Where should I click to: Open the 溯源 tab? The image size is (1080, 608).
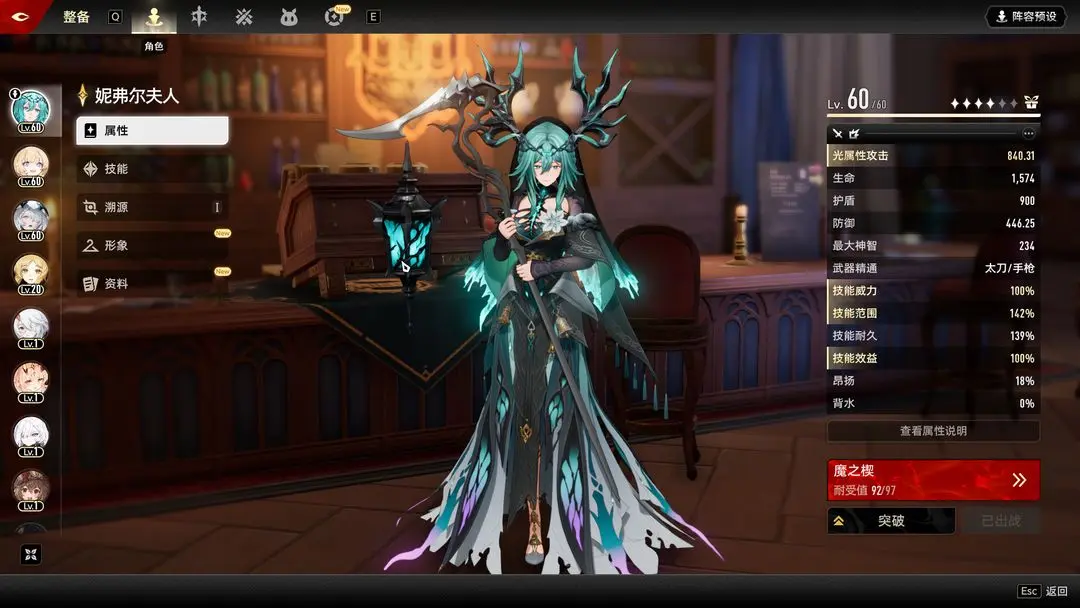click(x=152, y=207)
